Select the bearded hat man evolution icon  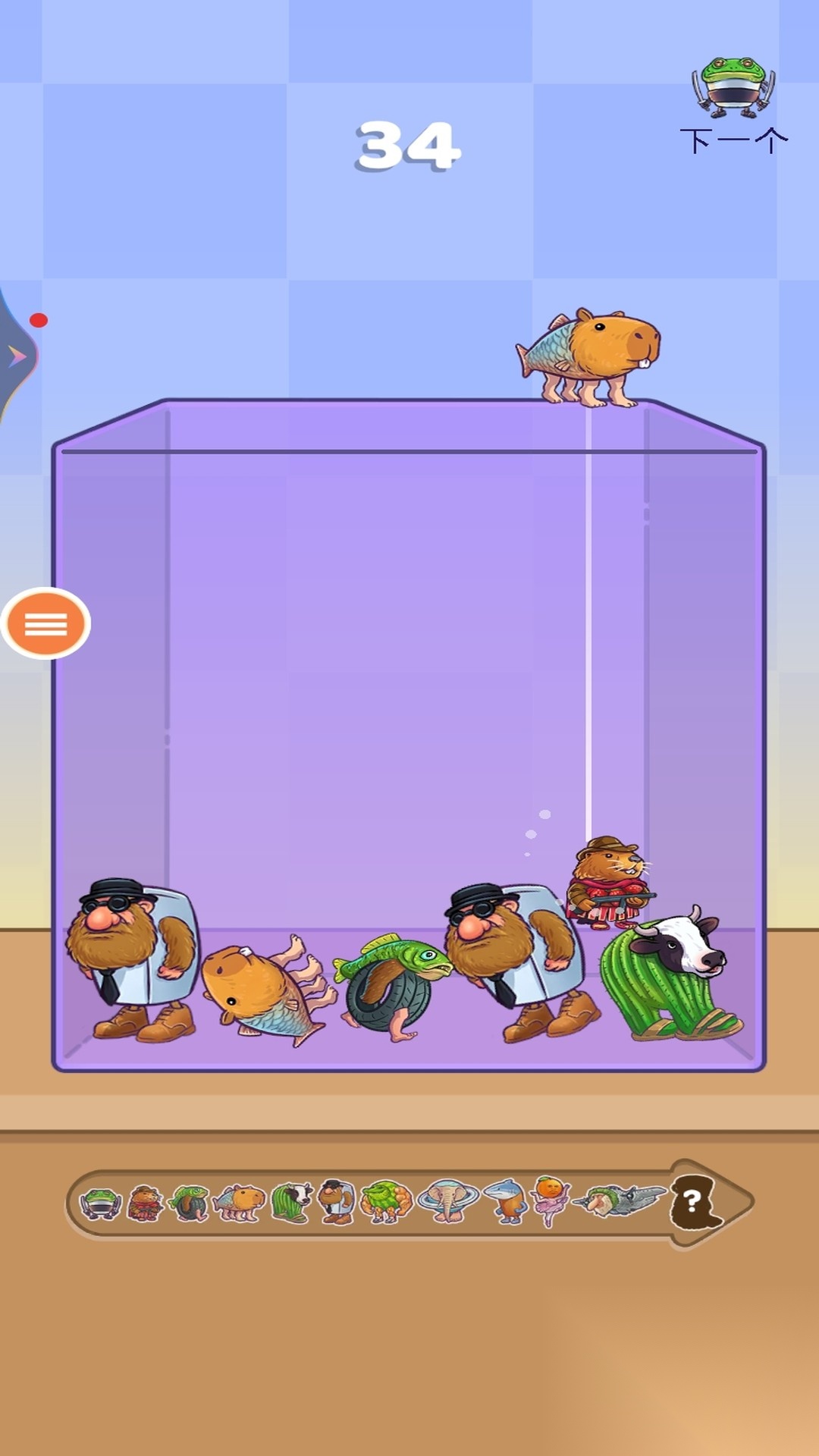(x=336, y=1202)
